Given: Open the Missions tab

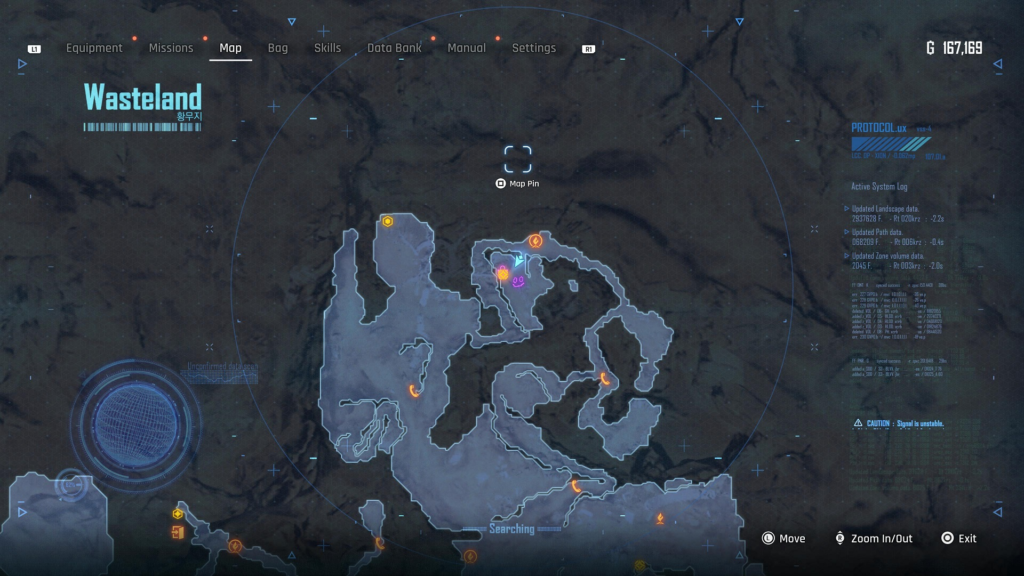Looking at the screenshot, I should click(x=171, y=48).
